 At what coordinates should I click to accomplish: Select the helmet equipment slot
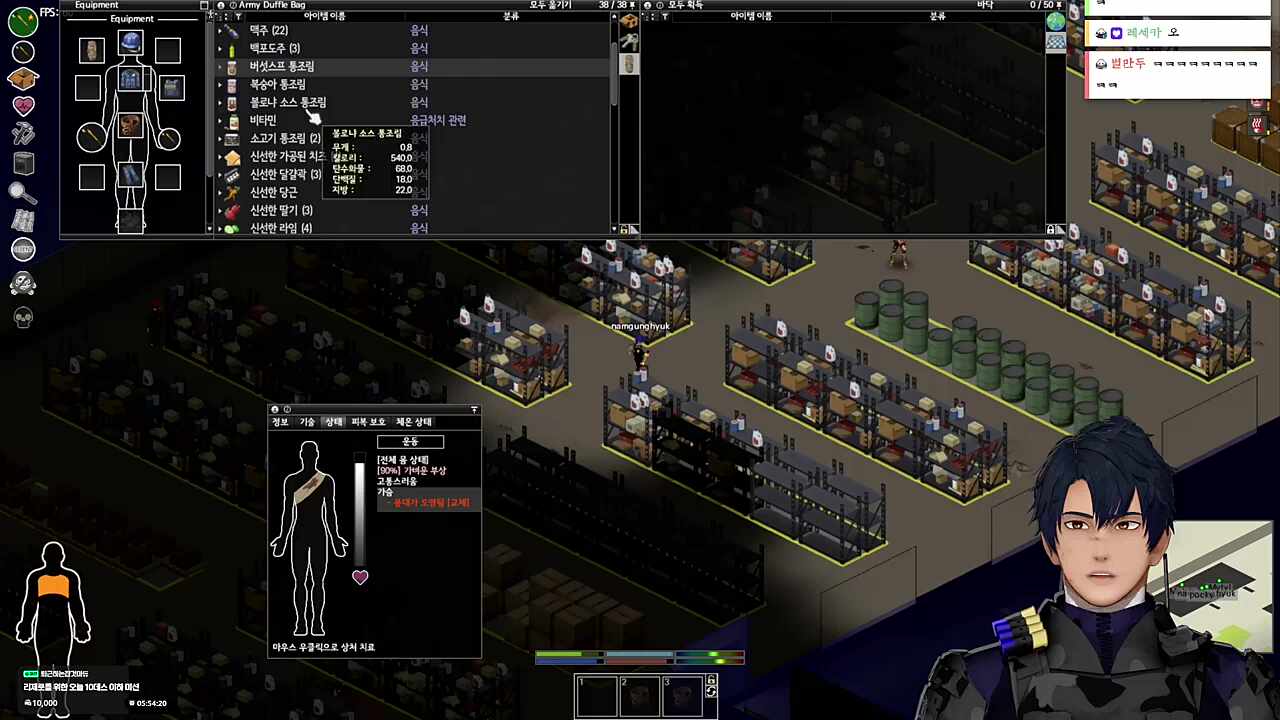tap(130, 44)
